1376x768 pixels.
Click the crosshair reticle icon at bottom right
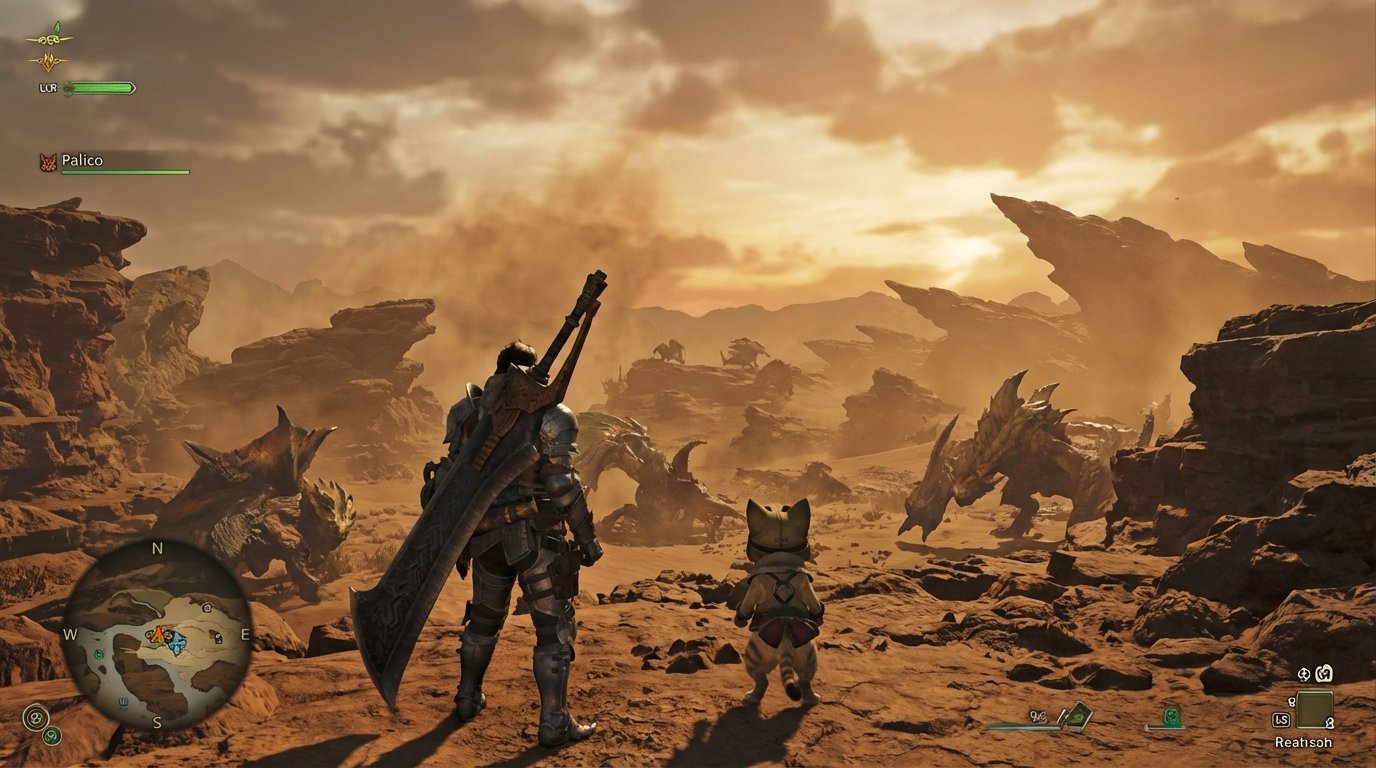1303,675
